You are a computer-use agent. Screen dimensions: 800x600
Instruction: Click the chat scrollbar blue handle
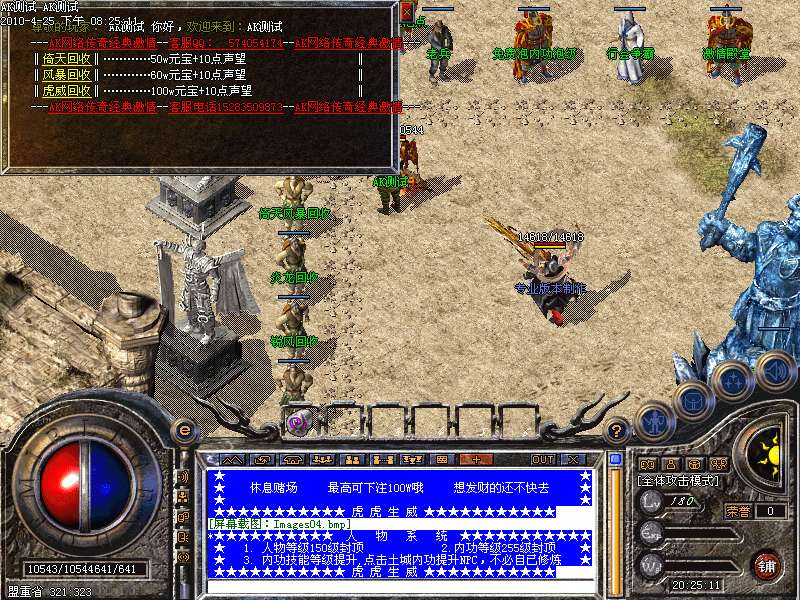(x=616, y=460)
